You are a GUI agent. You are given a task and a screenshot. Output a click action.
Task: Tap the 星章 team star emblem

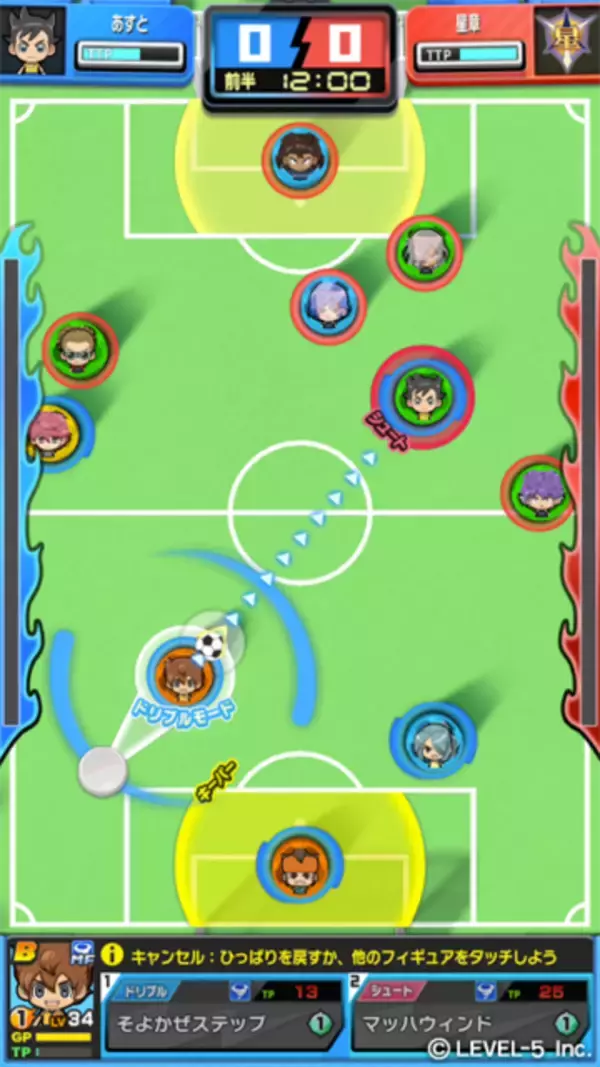567,38
